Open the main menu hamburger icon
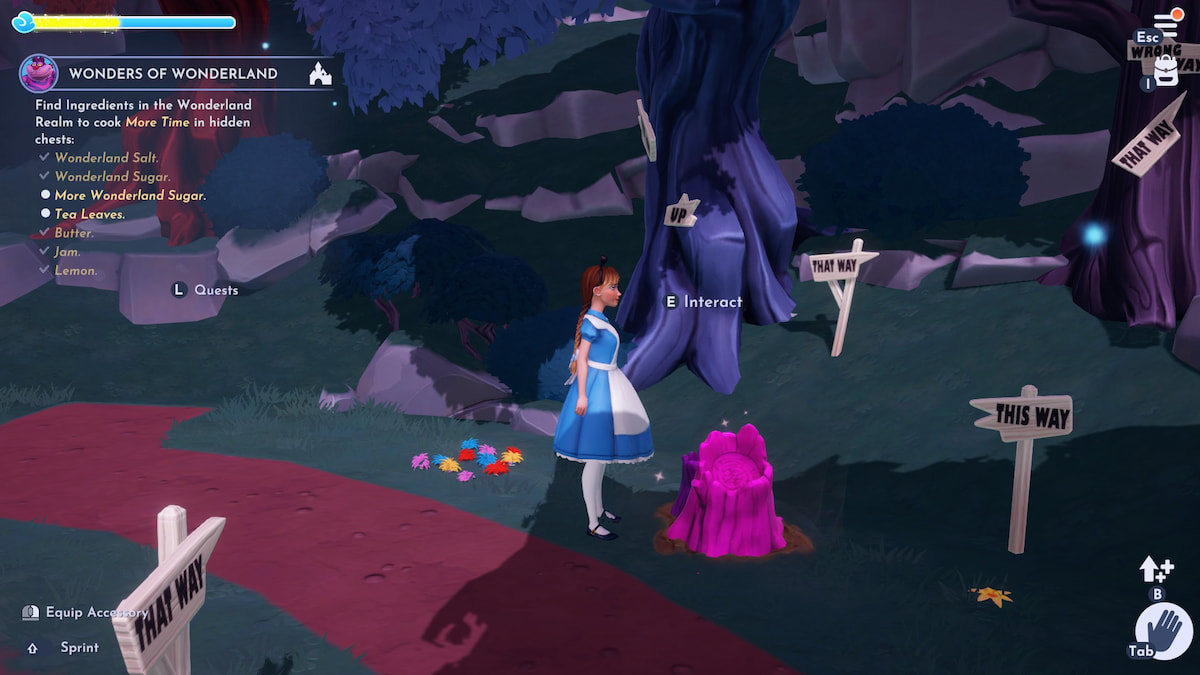This screenshot has height=675, width=1200. (x=1167, y=22)
